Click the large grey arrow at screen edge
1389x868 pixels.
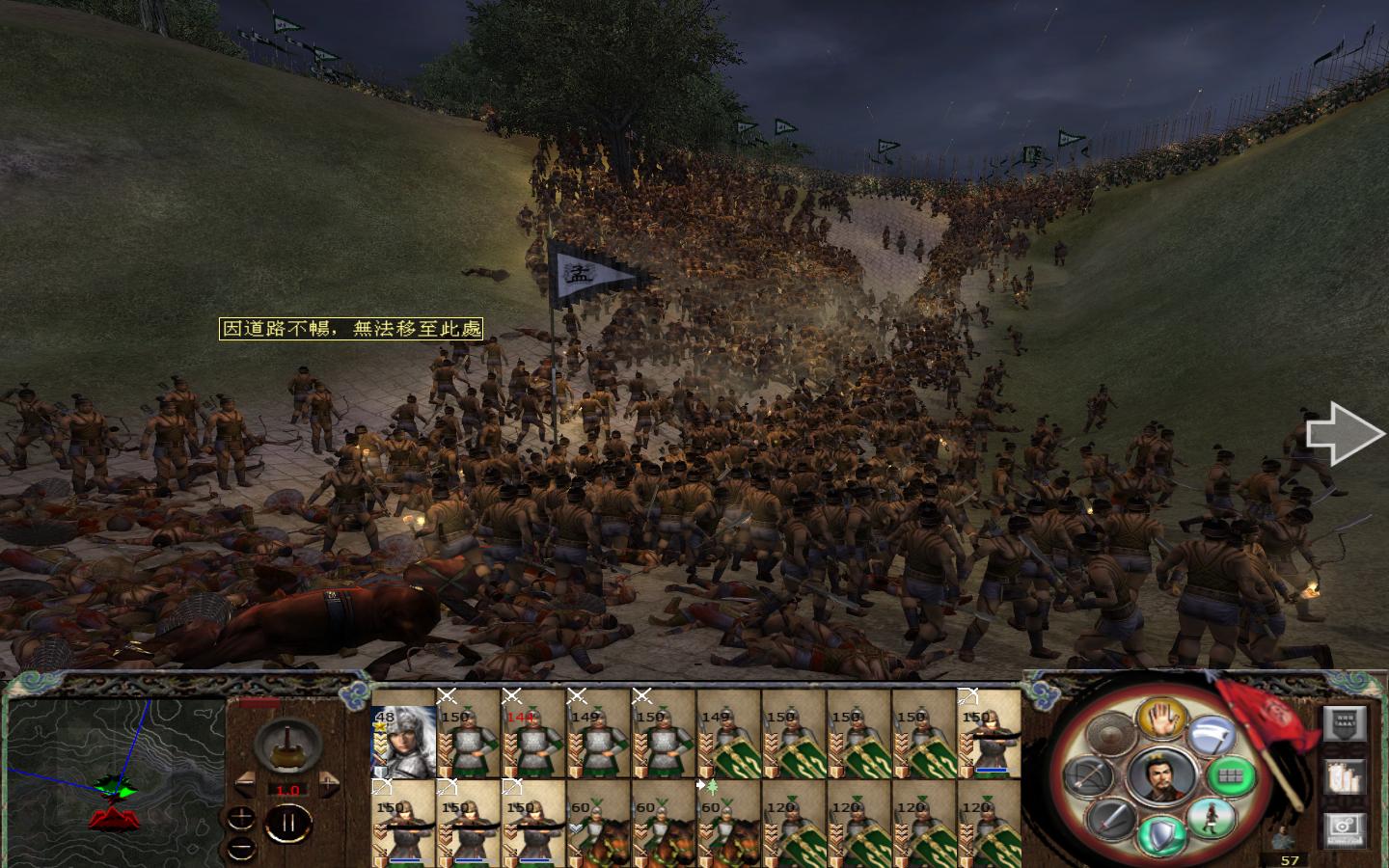(1344, 435)
